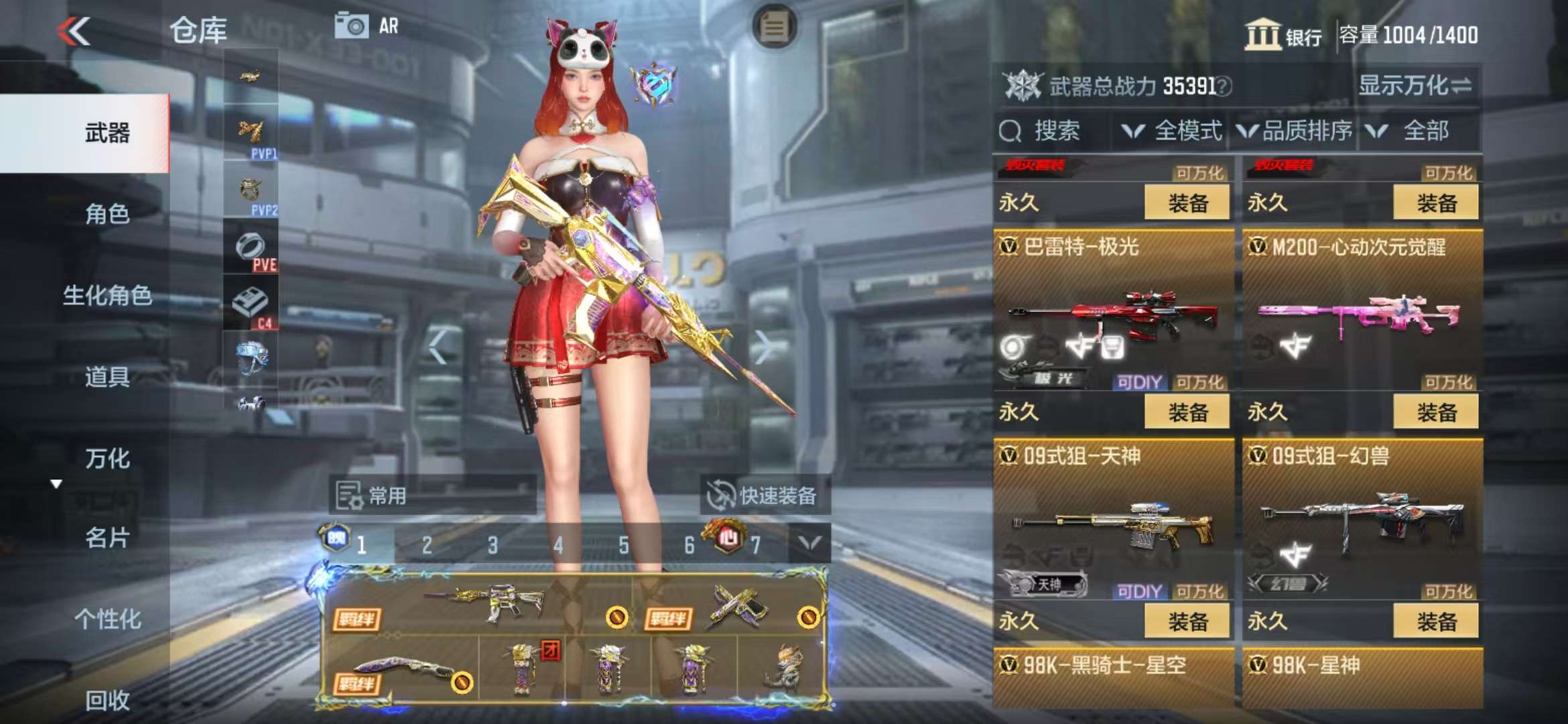The image size is (1568, 724).
Task: Equip the 09式狙-天神 sniper
Action: [x=1187, y=621]
